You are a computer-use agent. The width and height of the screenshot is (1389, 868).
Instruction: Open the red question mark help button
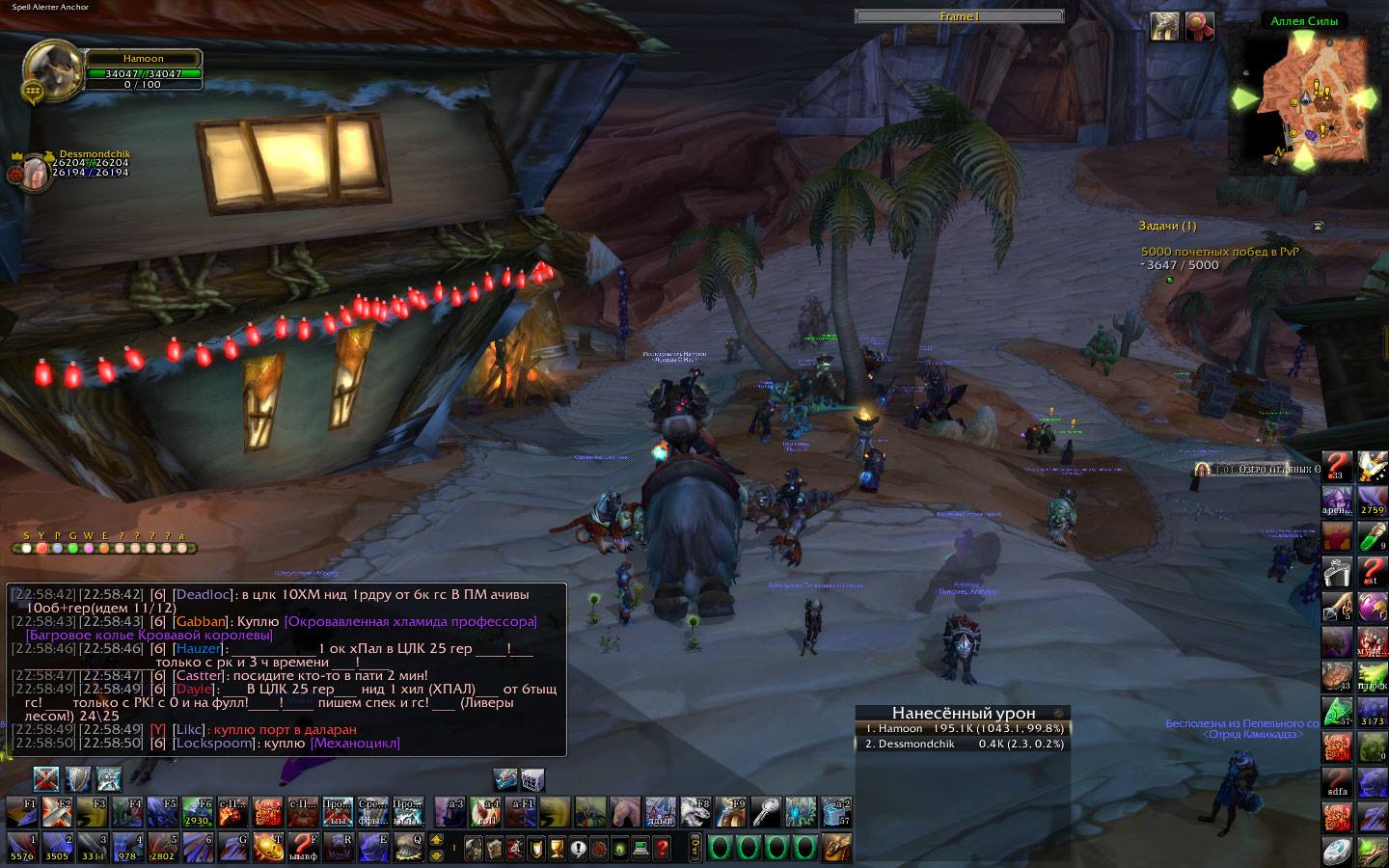tap(661, 850)
